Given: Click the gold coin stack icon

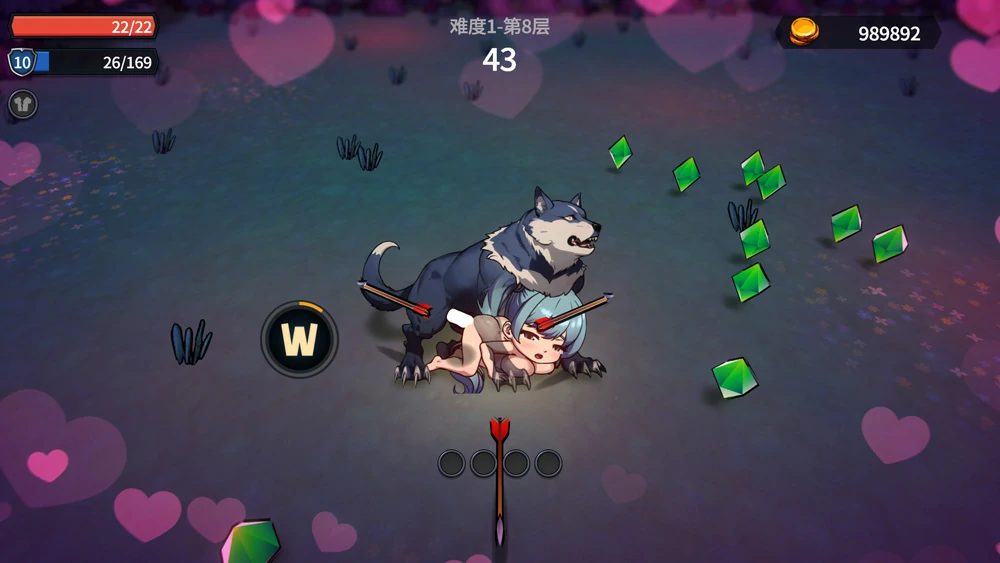Looking at the screenshot, I should [804, 32].
